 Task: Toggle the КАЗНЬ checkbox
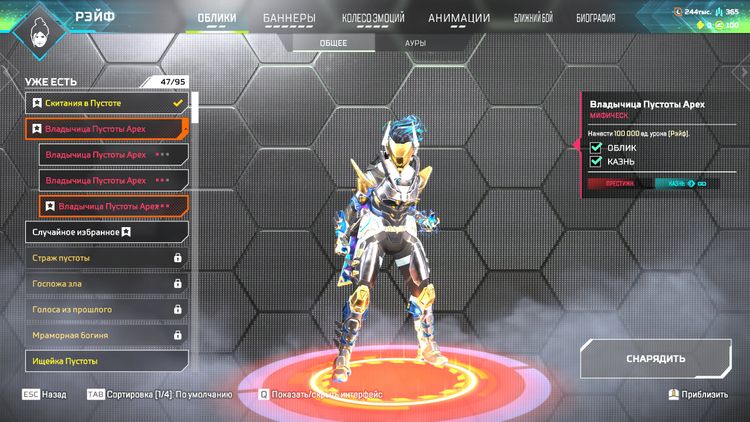click(597, 161)
